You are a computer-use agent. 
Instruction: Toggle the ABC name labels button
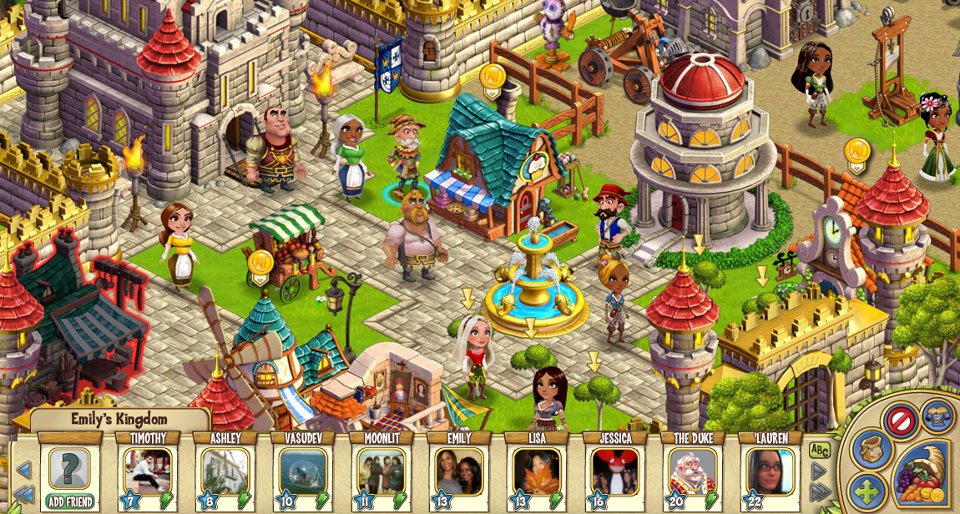(x=819, y=450)
